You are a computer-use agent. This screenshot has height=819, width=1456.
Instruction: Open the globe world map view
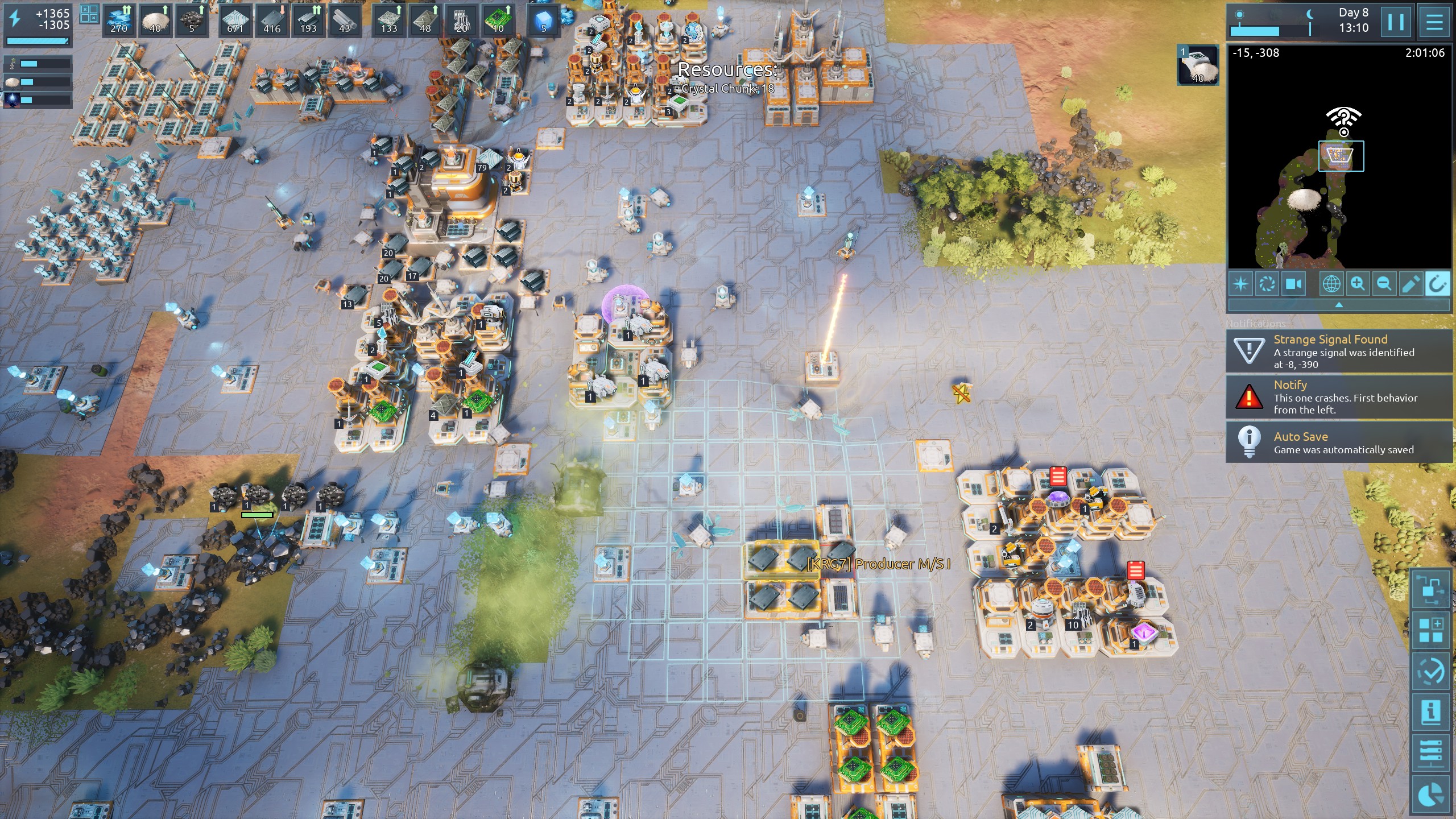1331,283
